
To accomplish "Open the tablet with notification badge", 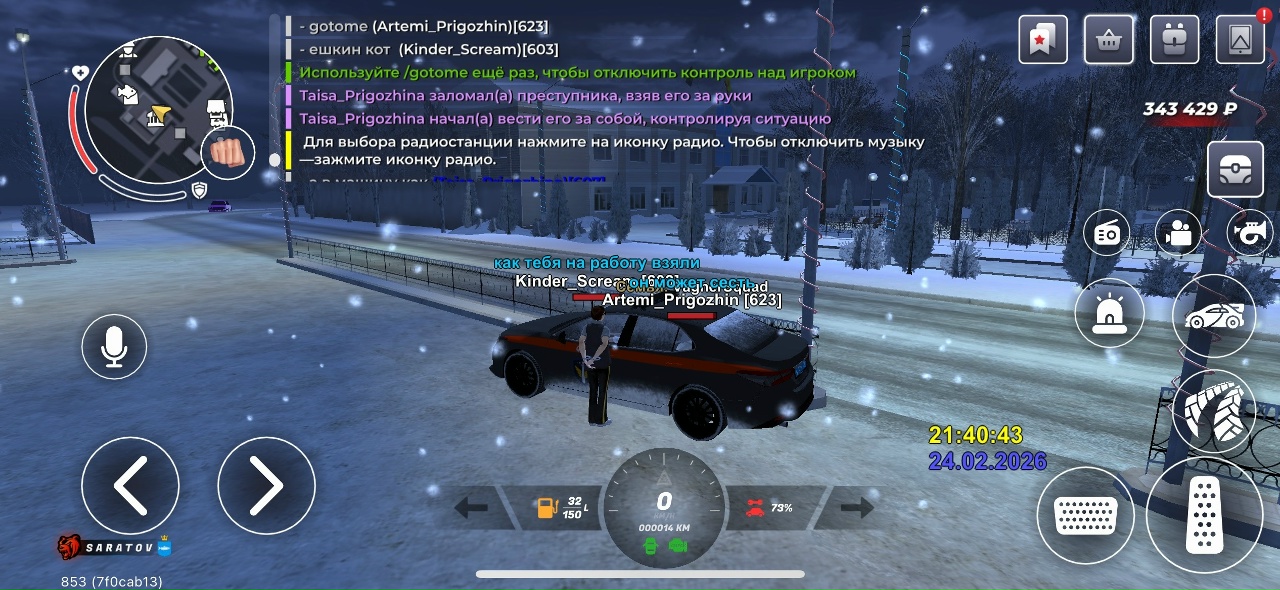I will coord(1240,40).
